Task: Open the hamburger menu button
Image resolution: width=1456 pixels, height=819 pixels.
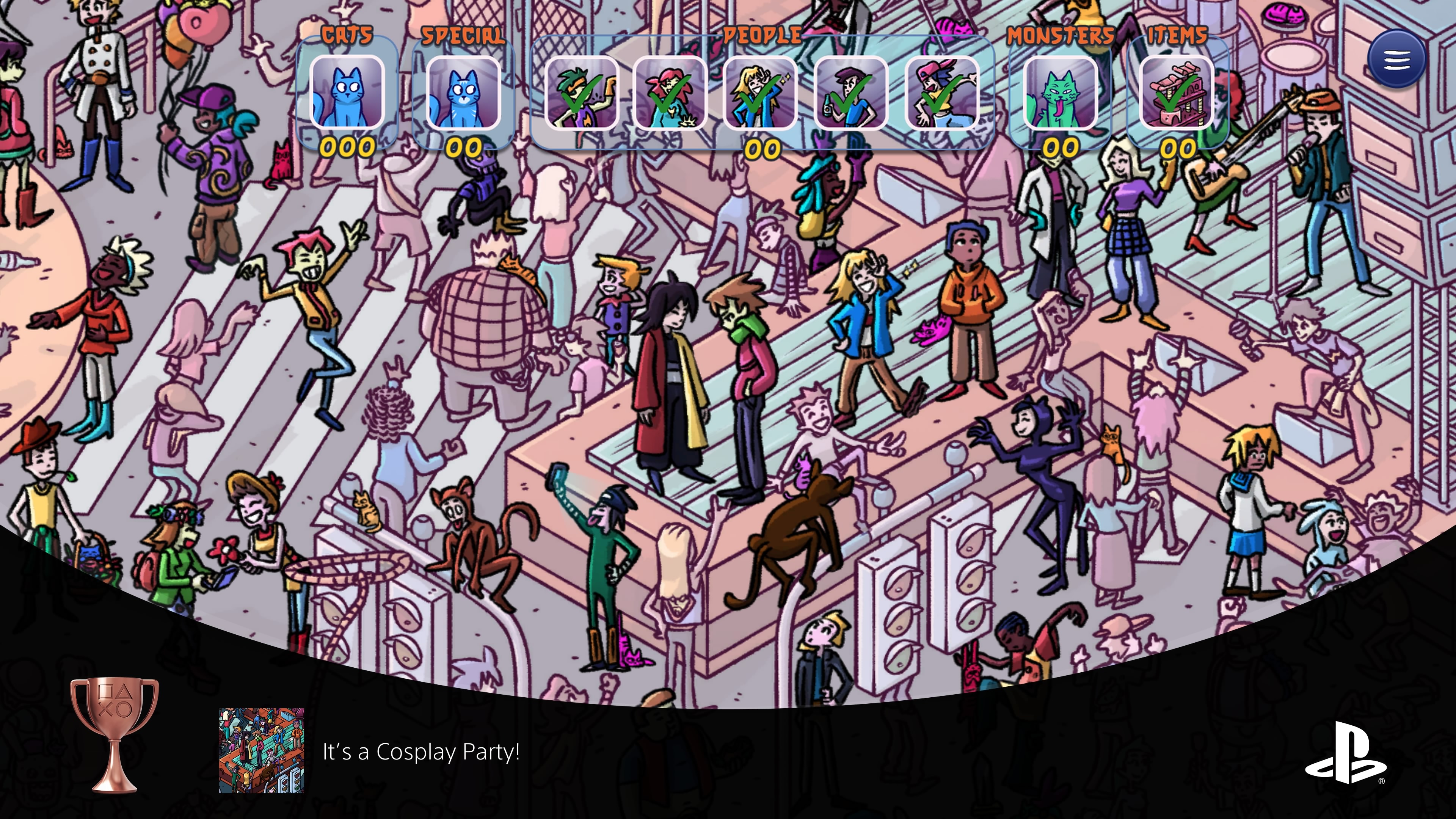Action: coord(1396,59)
